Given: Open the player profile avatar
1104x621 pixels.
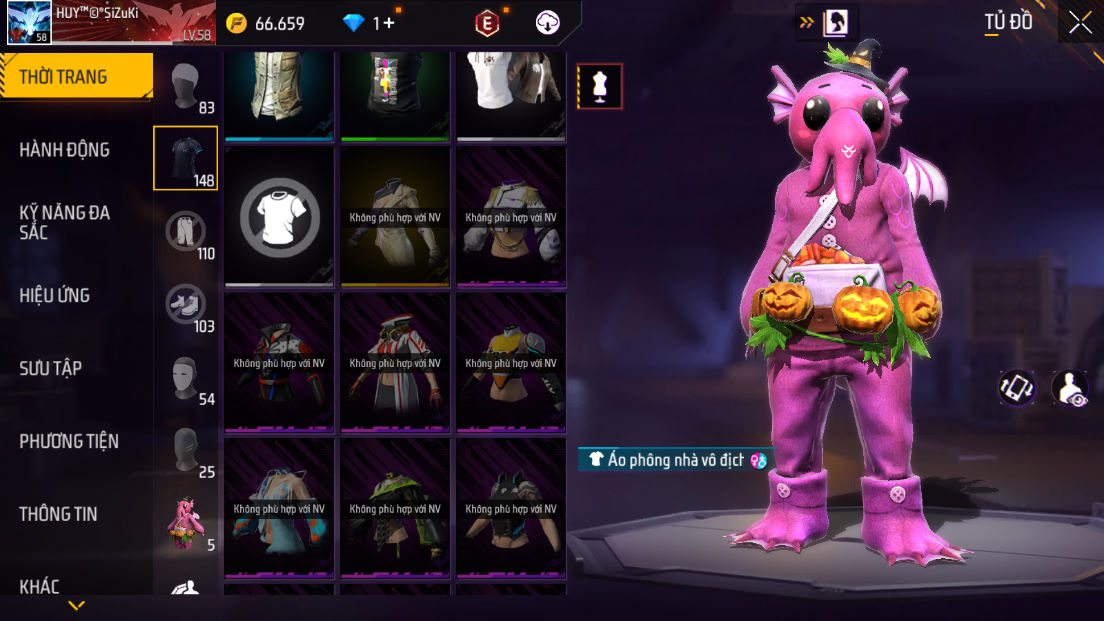Looking at the screenshot, I should (29, 23).
